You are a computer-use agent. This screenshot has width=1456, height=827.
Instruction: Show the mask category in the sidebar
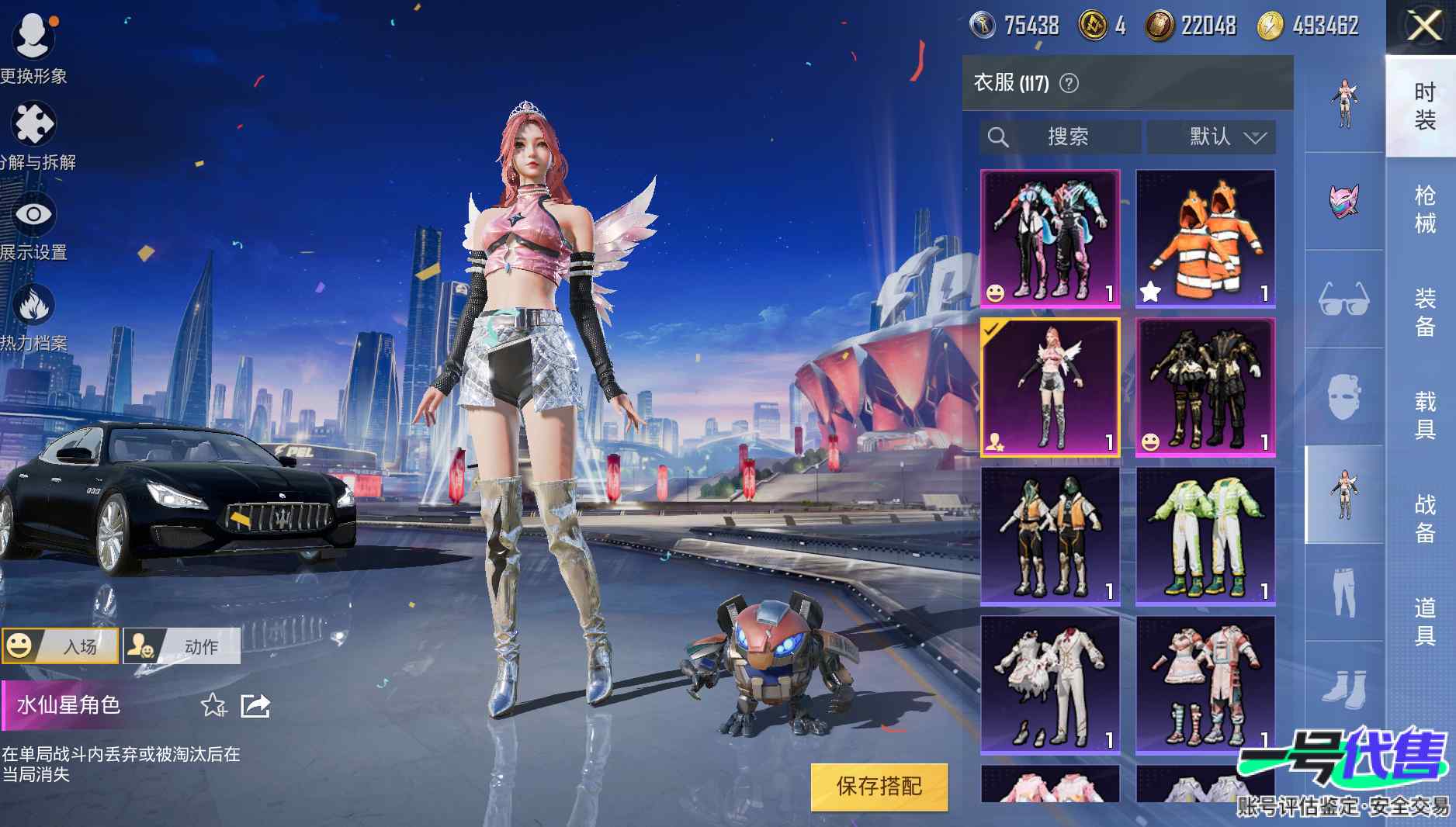[x=1344, y=200]
